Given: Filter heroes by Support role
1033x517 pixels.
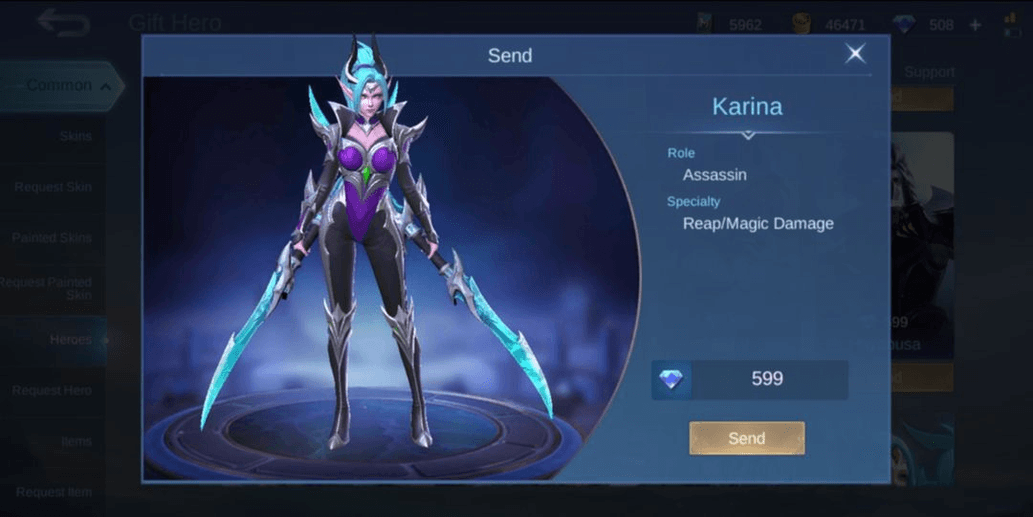Looking at the screenshot, I should [x=929, y=72].
